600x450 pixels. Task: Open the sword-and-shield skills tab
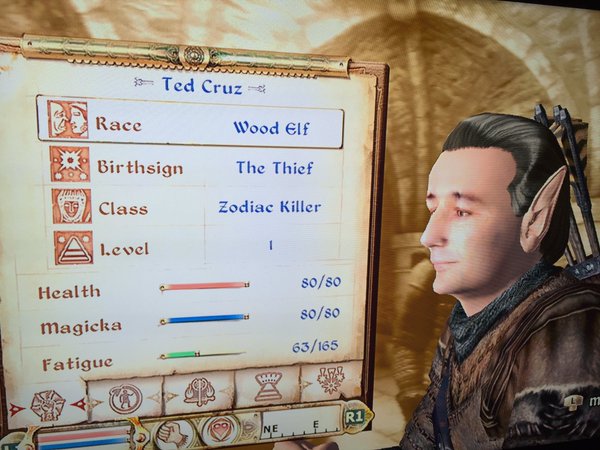tap(199, 392)
